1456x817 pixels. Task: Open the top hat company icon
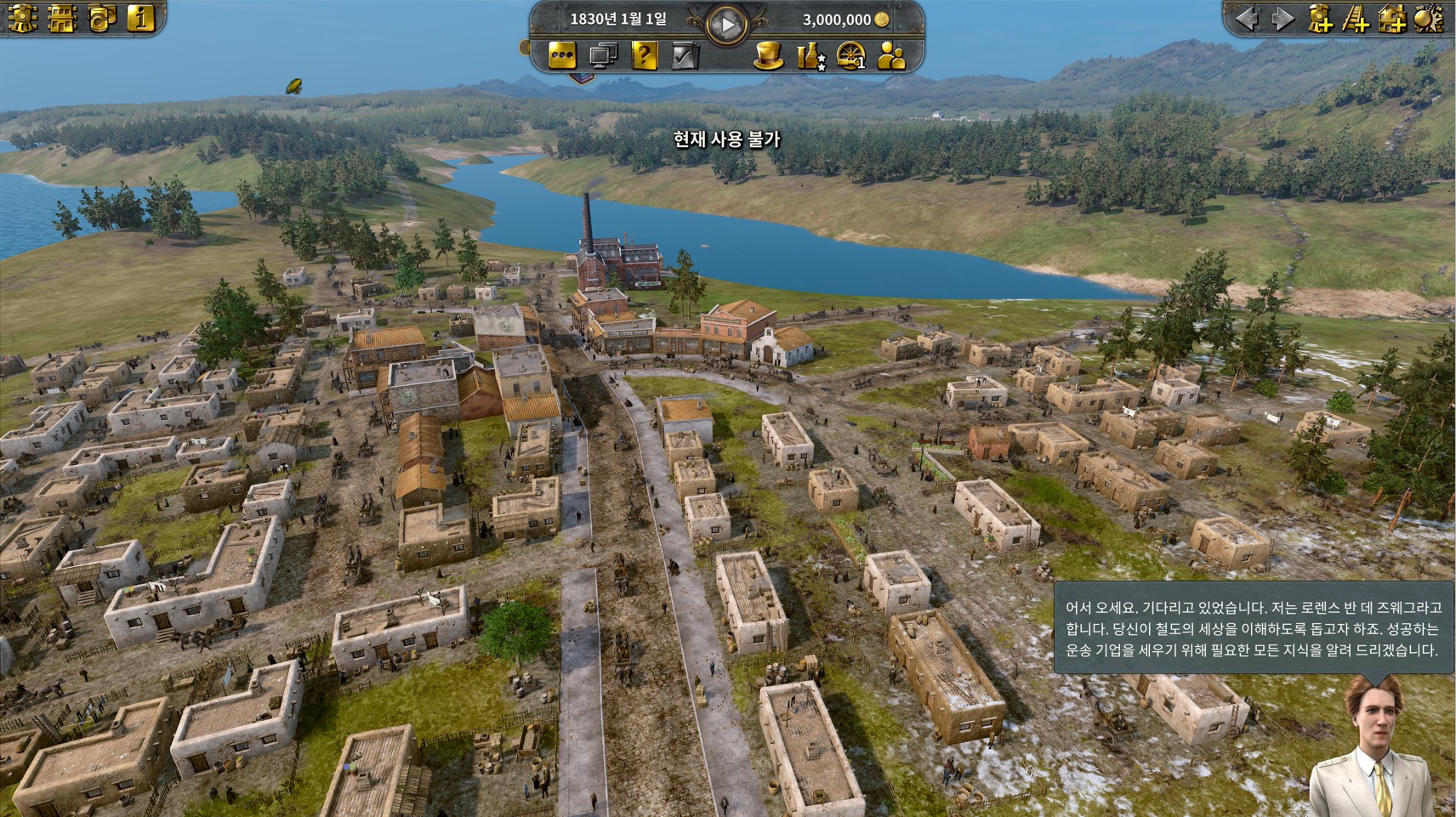tap(769, 56)
